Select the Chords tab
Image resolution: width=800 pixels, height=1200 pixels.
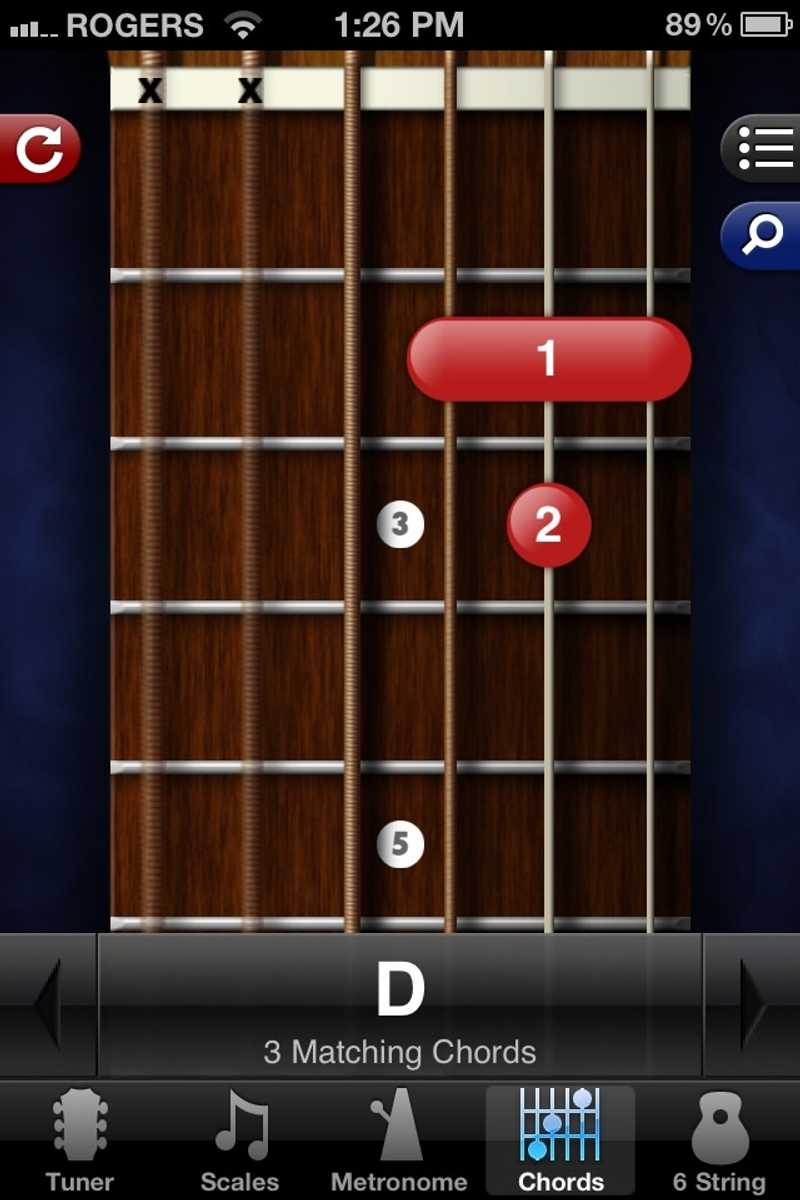(560, 1142)
